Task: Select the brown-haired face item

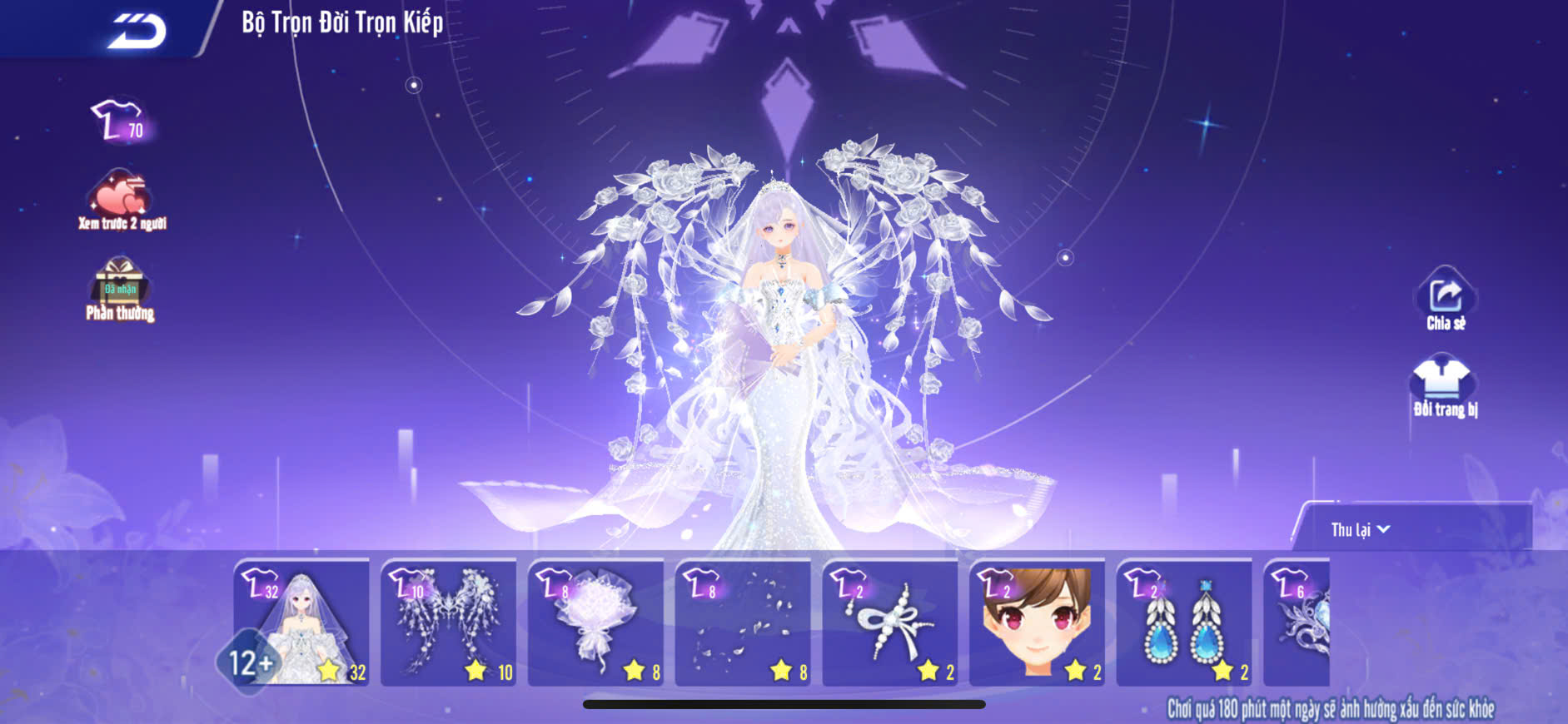Action: pos(1037,622)
